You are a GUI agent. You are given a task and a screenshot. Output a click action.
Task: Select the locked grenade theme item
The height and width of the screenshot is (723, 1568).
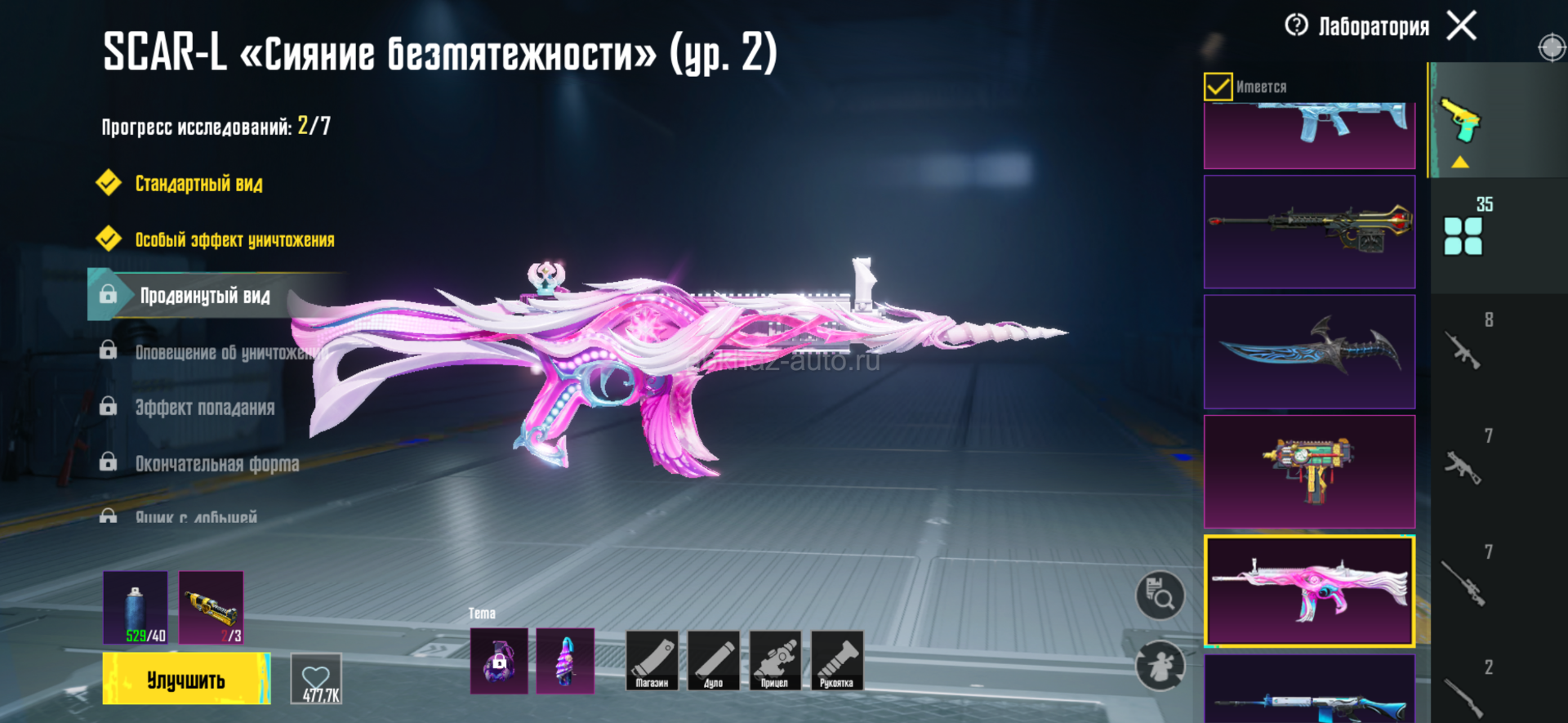[499, 661]
